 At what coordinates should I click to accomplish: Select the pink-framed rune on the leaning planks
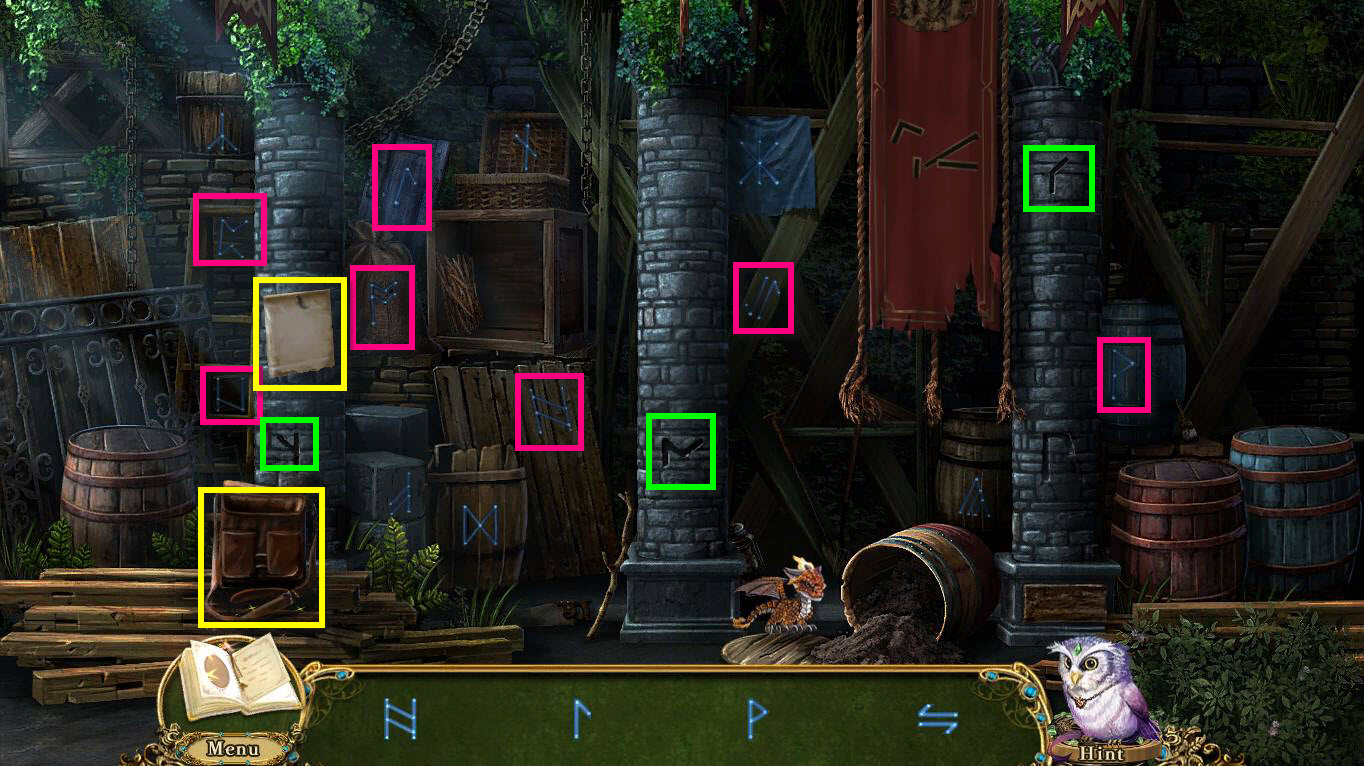549,410
